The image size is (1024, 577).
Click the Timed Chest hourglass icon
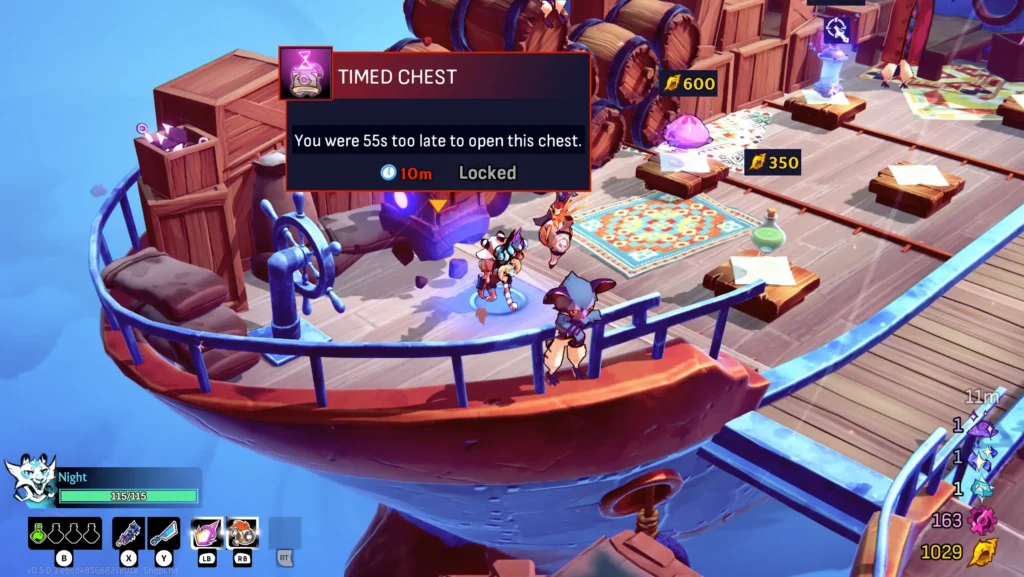(305, 74)
